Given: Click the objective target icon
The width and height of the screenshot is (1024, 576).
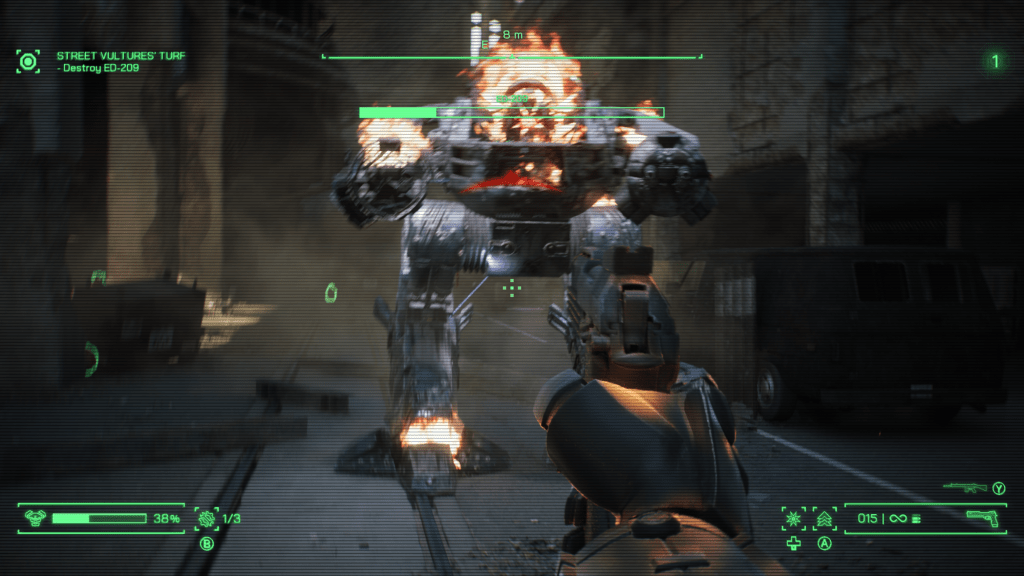Looking at the screenshot, I should (29, 61).
